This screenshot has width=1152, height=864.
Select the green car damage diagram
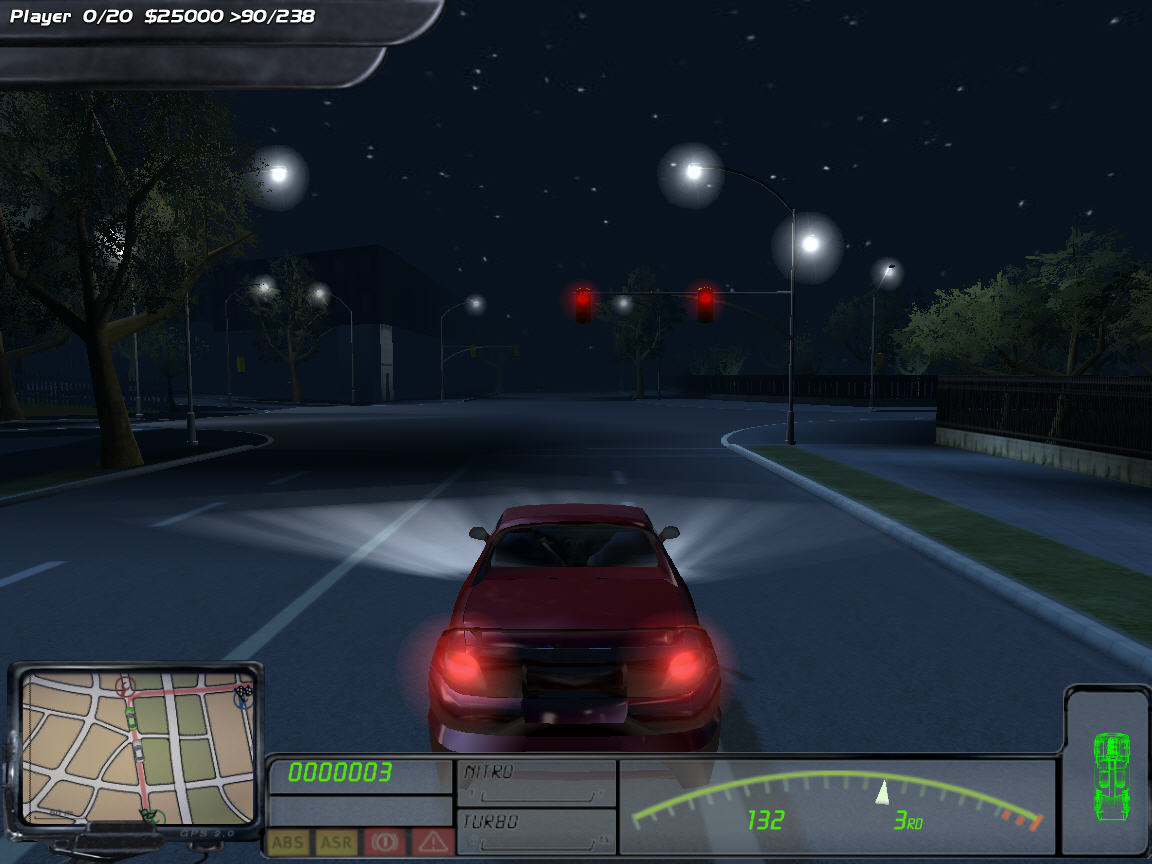(1110, 771)
